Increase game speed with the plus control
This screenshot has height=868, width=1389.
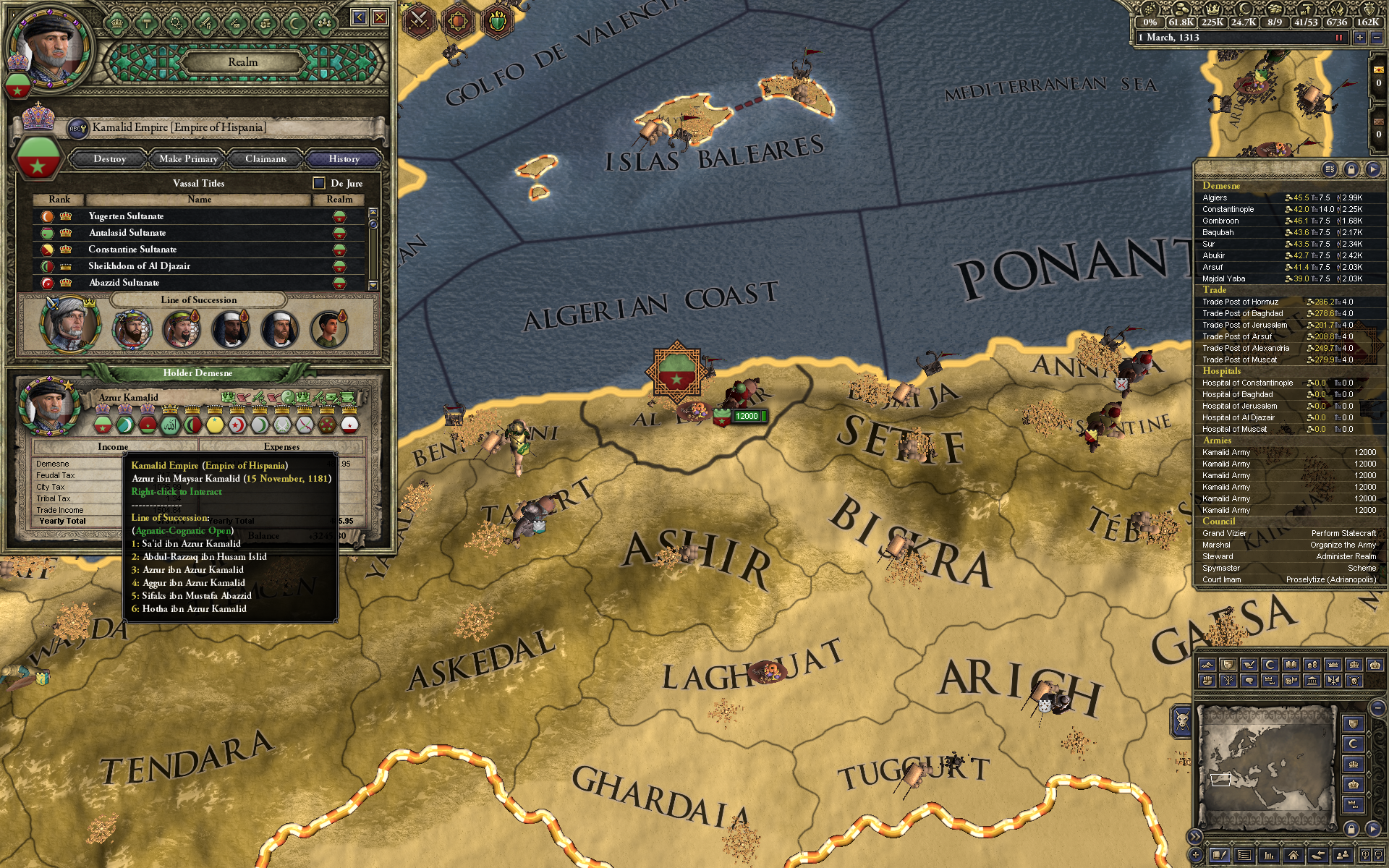tap(1361, 38)
